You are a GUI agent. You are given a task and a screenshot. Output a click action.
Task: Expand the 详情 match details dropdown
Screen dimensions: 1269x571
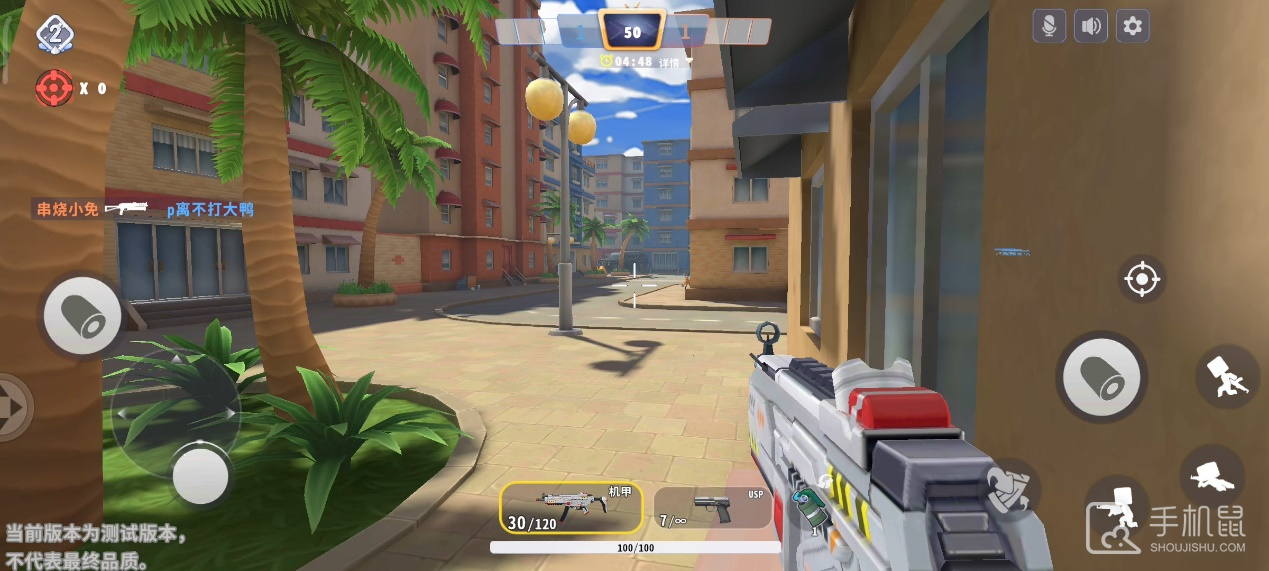click(x=671, y=62)
